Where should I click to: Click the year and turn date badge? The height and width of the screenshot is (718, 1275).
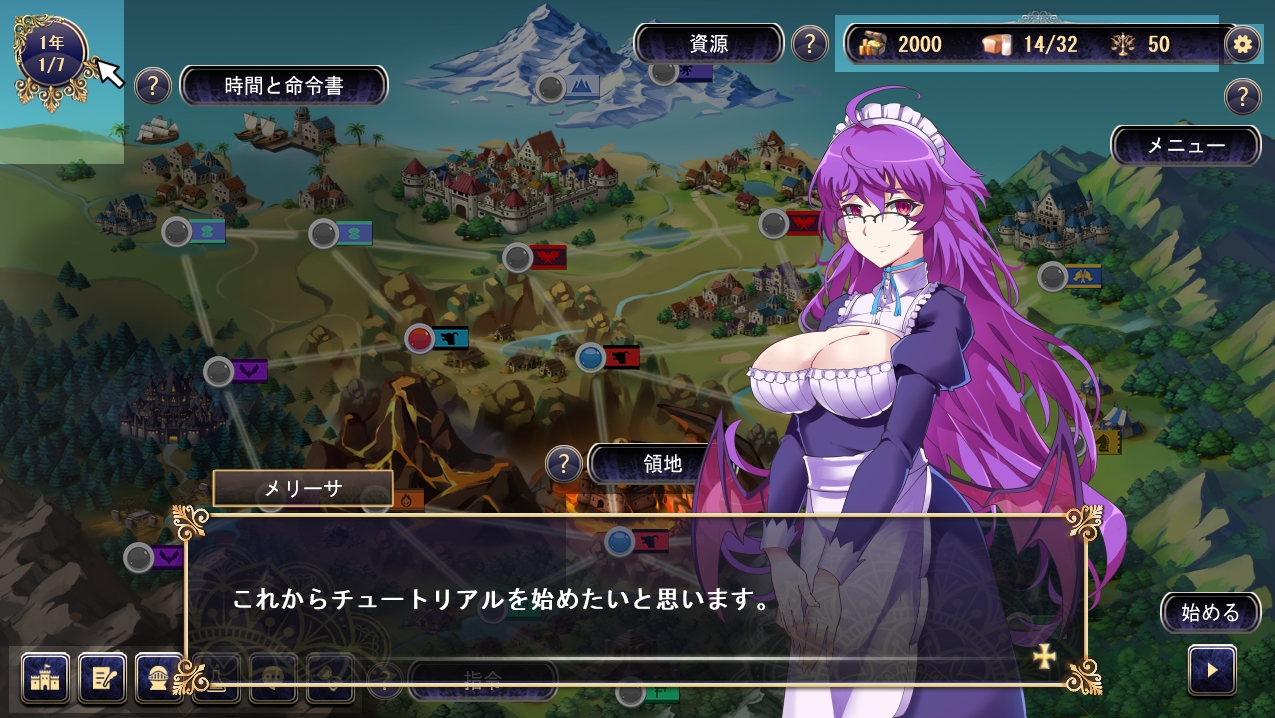pyautogui.click(x=52, y=53)
